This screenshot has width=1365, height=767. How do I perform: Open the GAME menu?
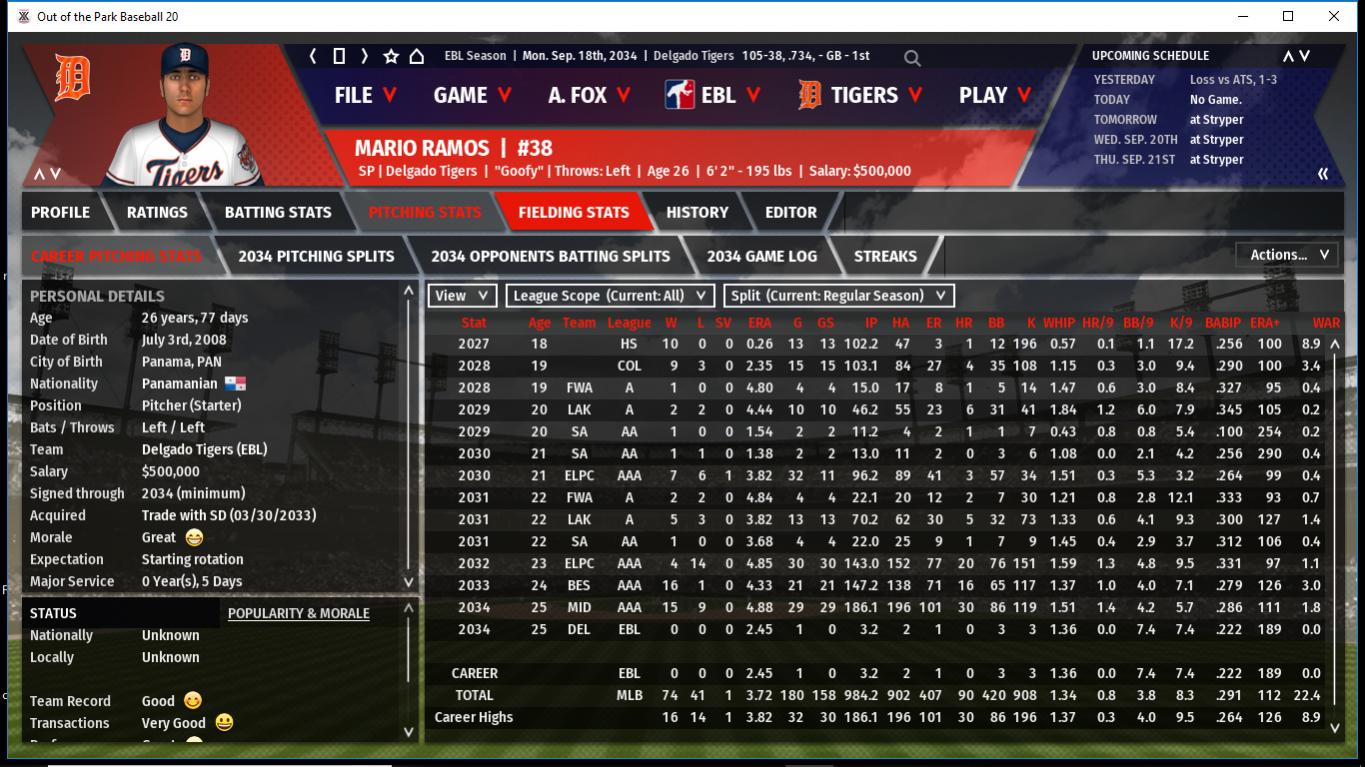pyautogui.click(x=472, y=95)
